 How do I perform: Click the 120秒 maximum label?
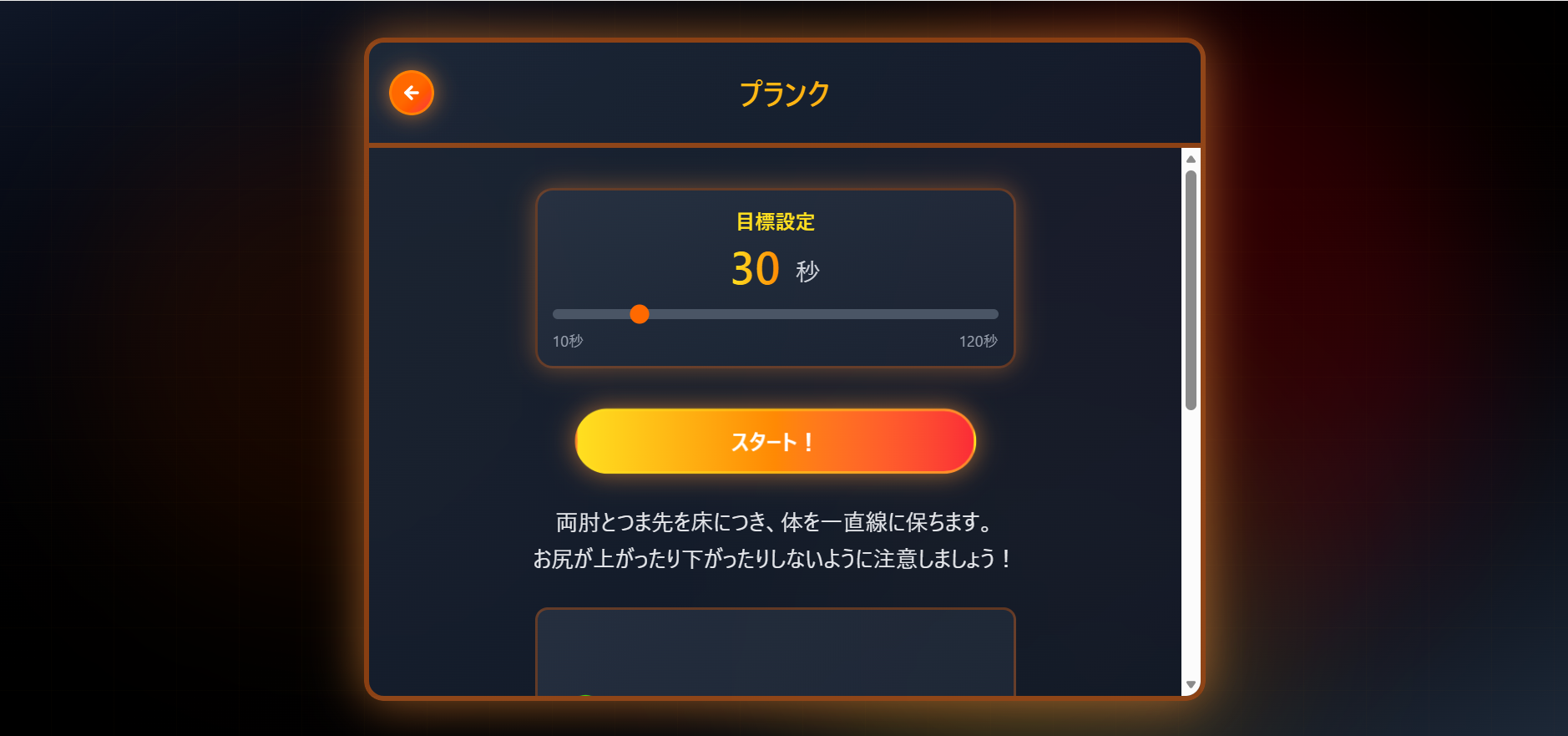(x=978, y=341)
